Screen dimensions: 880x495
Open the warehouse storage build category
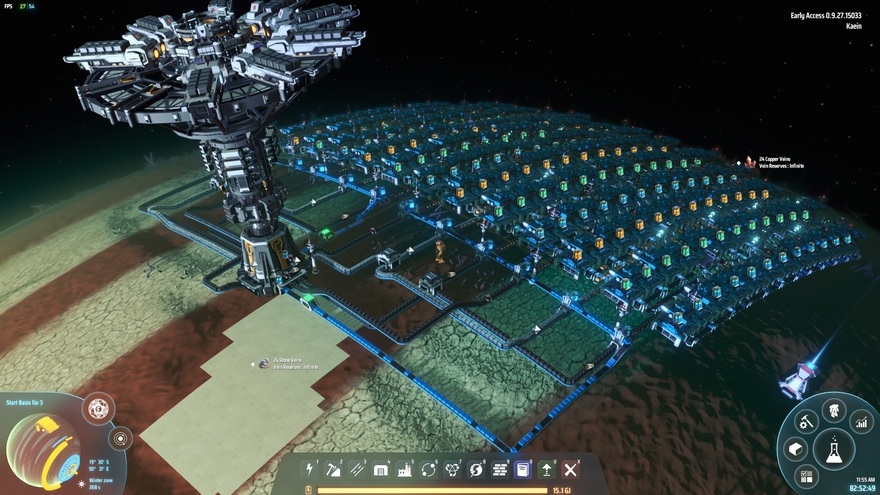(381, 469)
